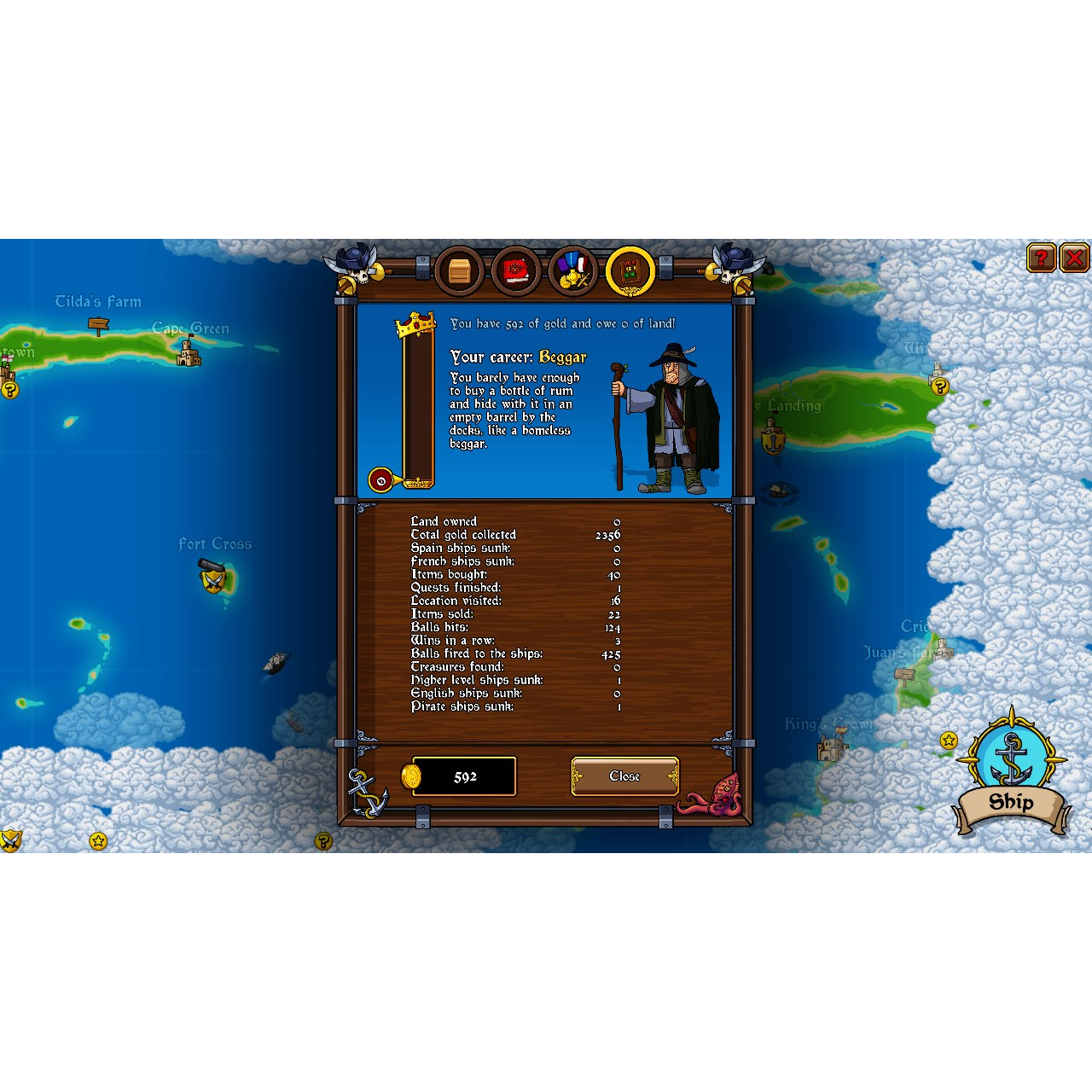Click the buoy marker near Landing

pos(772,444)
